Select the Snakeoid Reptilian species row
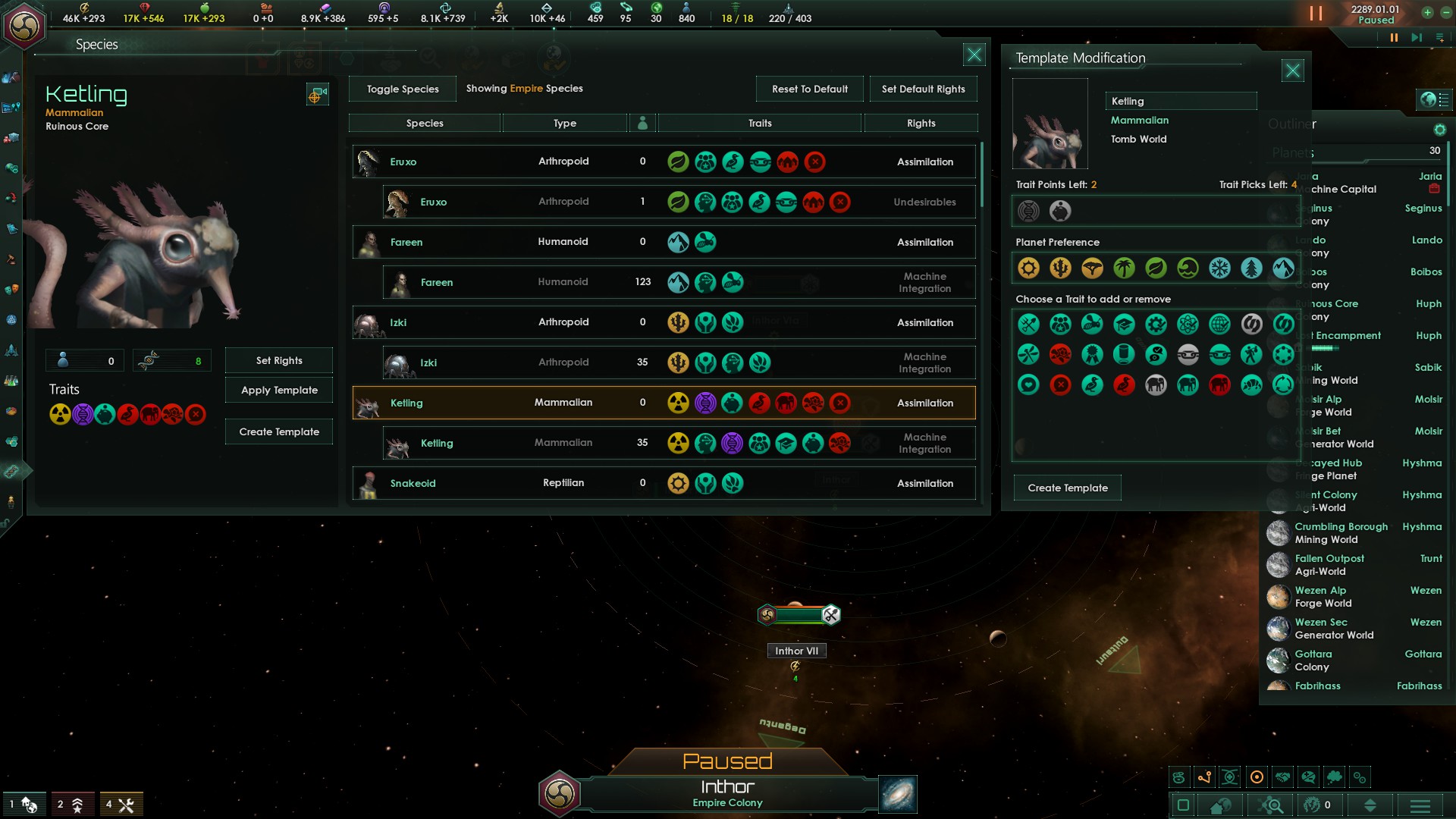Image resolution: width=1456 pixels, height=819 pixels. 664,483
